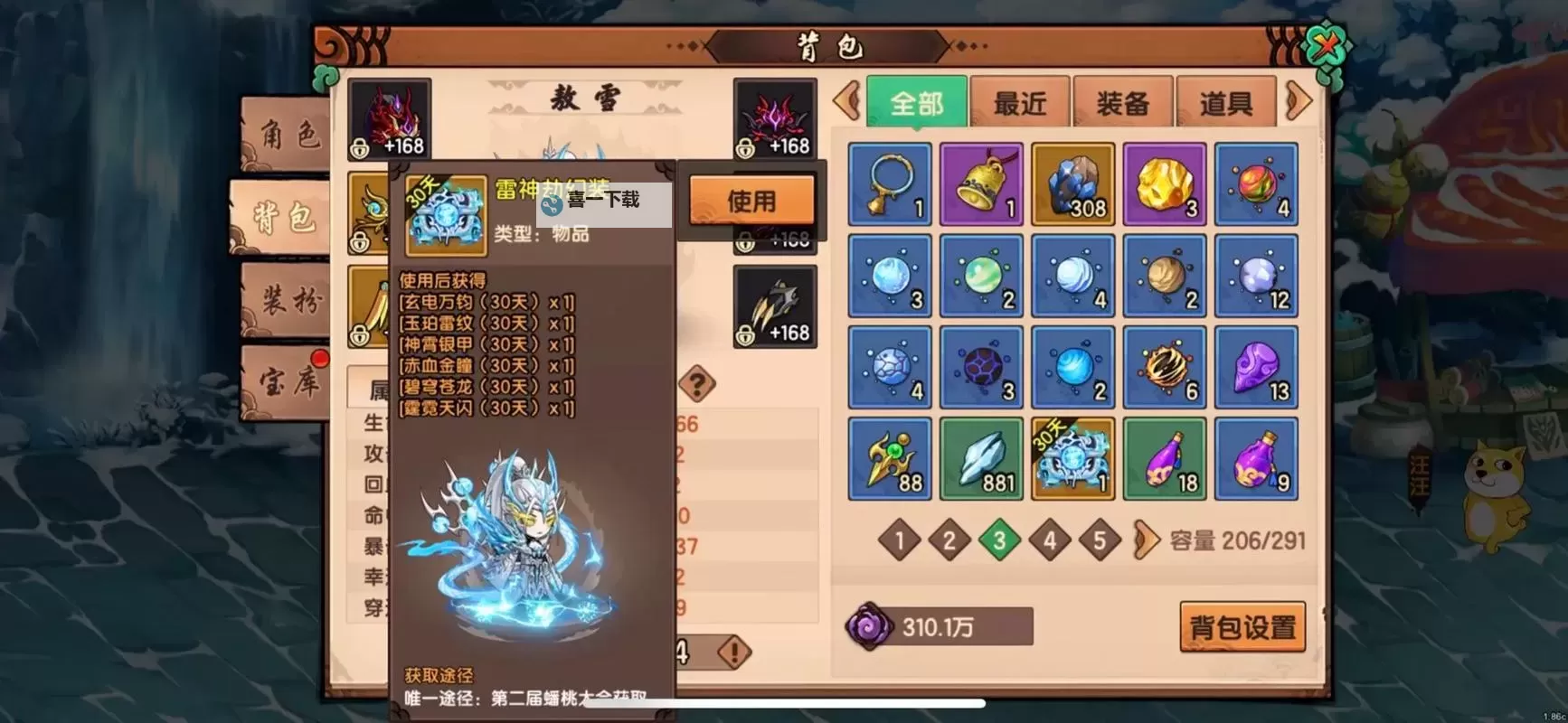Click the 雷神劫幻装 item with 30天 badge
Image resolution: width=1568 pixels, height=723 pixels.
coord(1073,458)
